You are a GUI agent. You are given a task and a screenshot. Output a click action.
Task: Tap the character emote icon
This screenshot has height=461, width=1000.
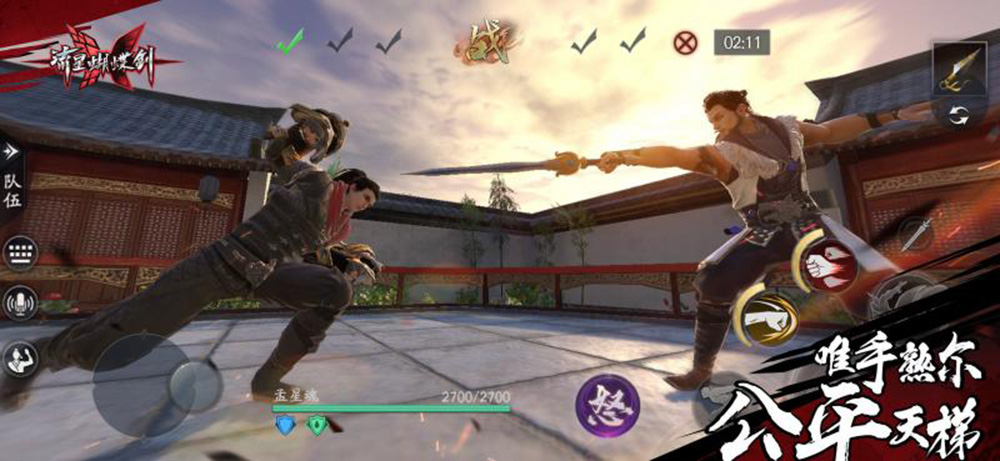[18, 358]
